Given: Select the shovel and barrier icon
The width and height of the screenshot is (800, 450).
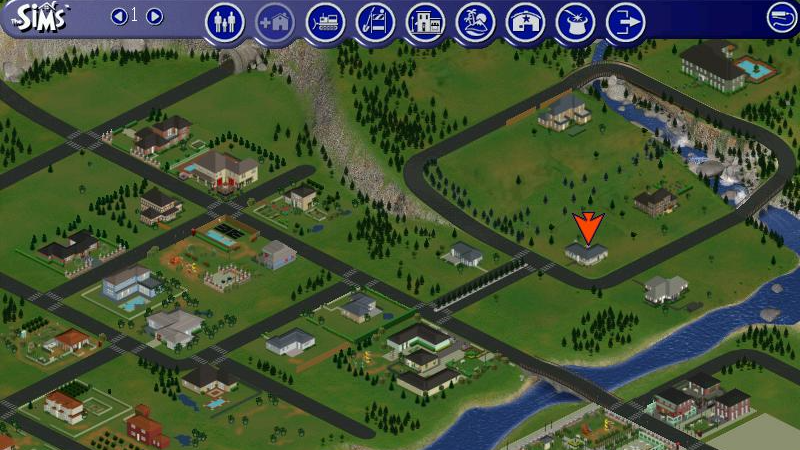Looking at the screenshot, I should pos(375,22).
